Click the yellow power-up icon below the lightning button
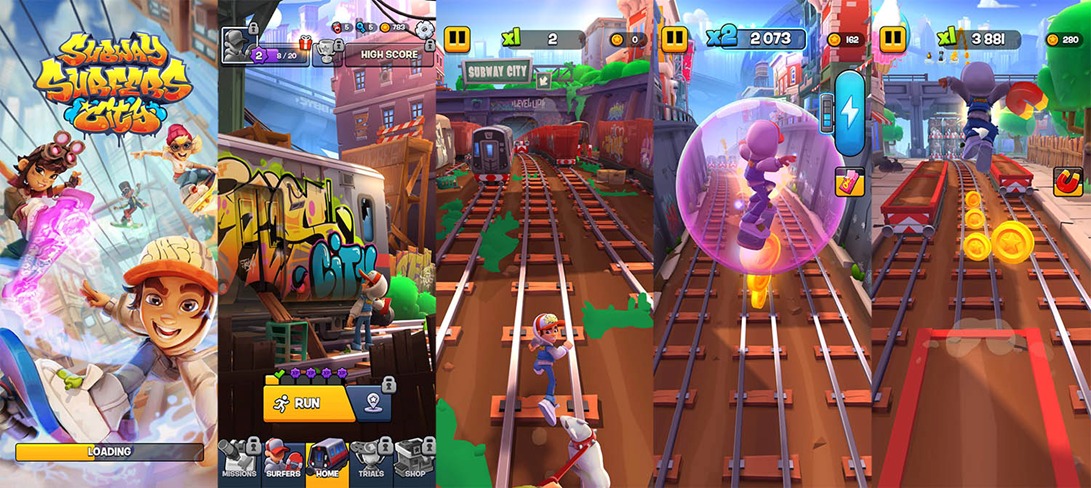Viewport: 1091px width, 488px height. click(x=848, y=181)
